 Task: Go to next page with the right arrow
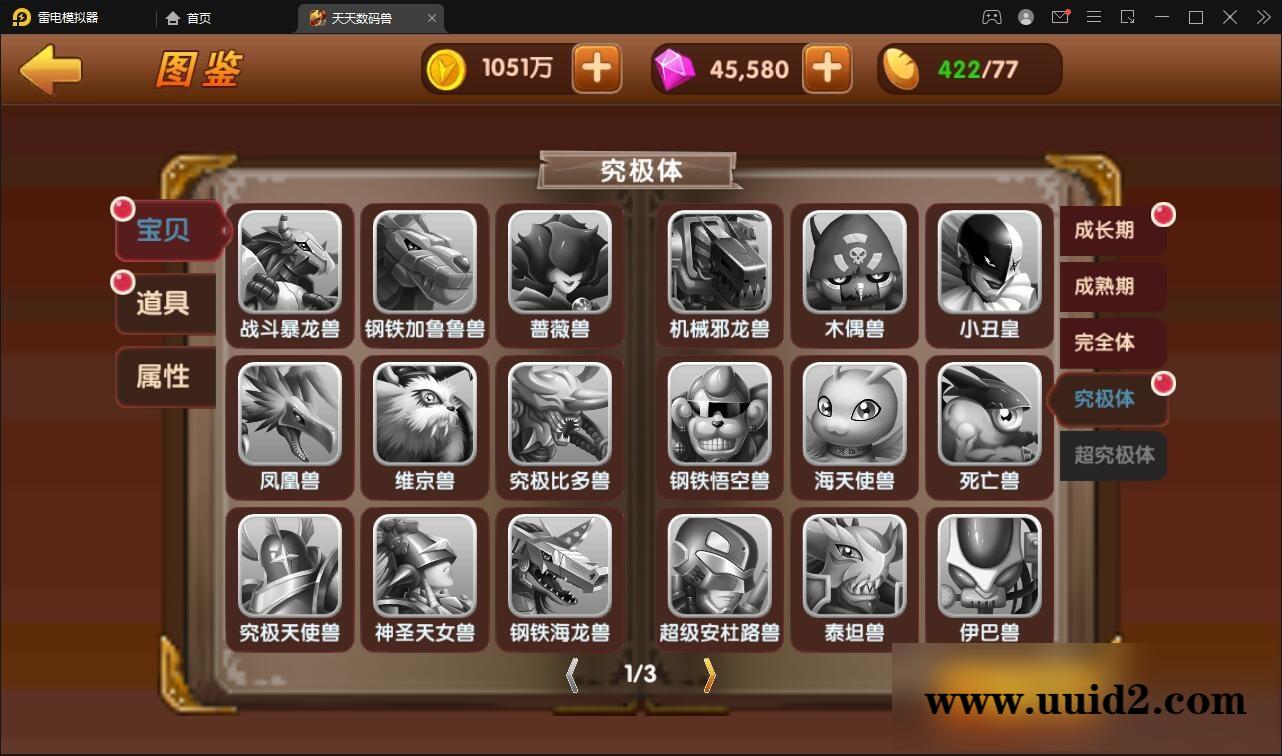[x=708, y=675]
